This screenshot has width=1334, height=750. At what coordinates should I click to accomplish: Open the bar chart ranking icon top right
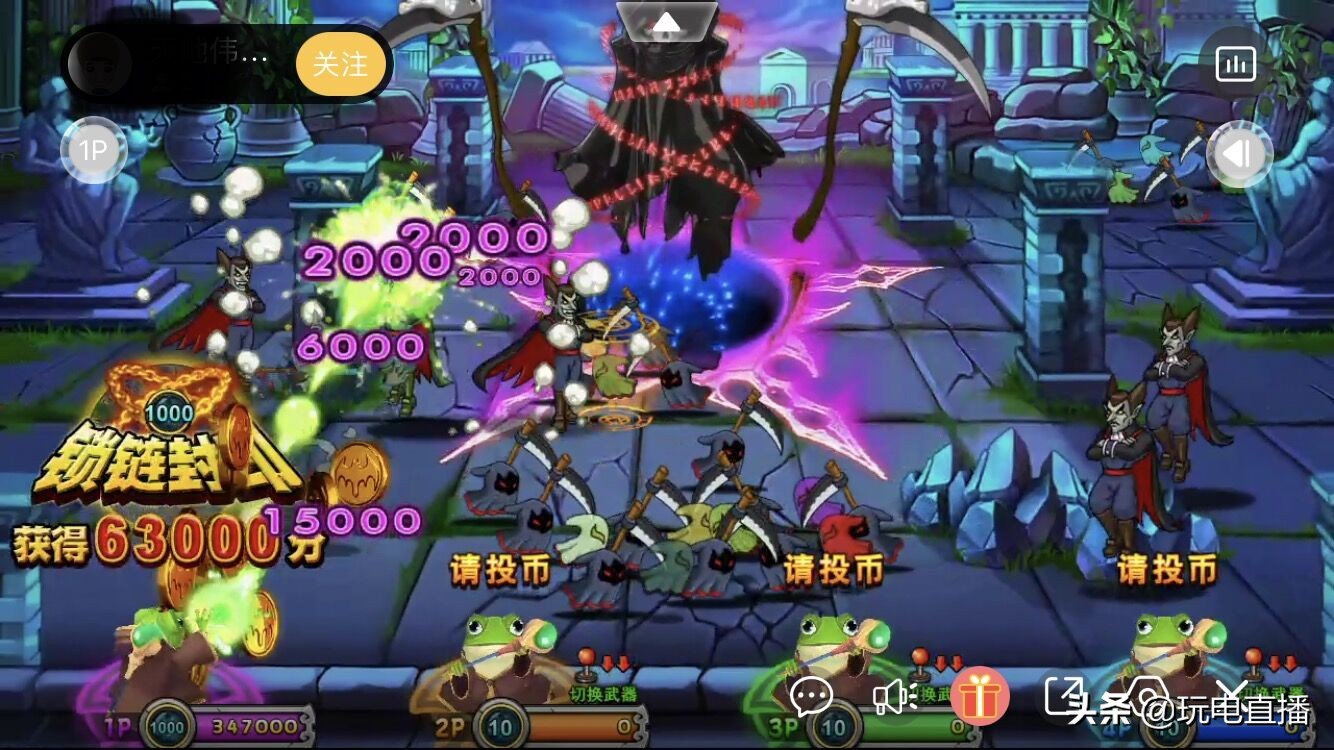[x=1236, y=63]
